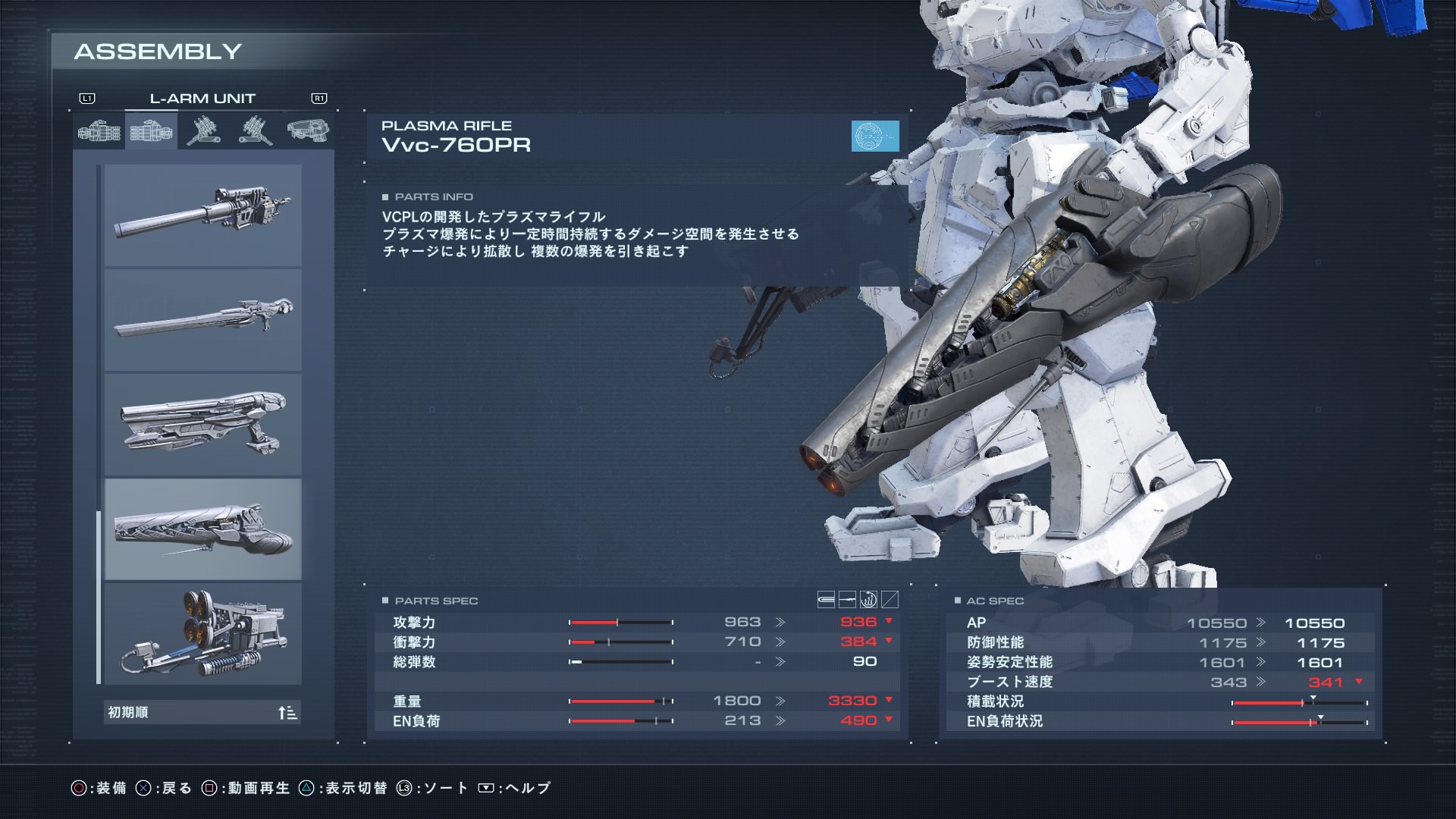Screen dimensions: 1456x819
Task: Choose the weapon with three round canisters
Action: [x=202, y=634]
